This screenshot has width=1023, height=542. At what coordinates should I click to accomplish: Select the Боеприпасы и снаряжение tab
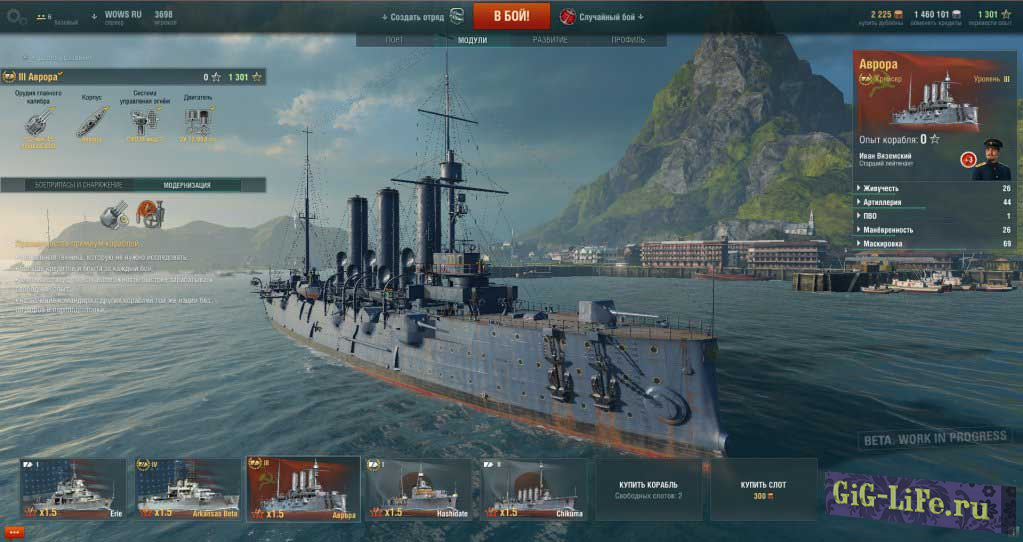[x=67, y=185]
